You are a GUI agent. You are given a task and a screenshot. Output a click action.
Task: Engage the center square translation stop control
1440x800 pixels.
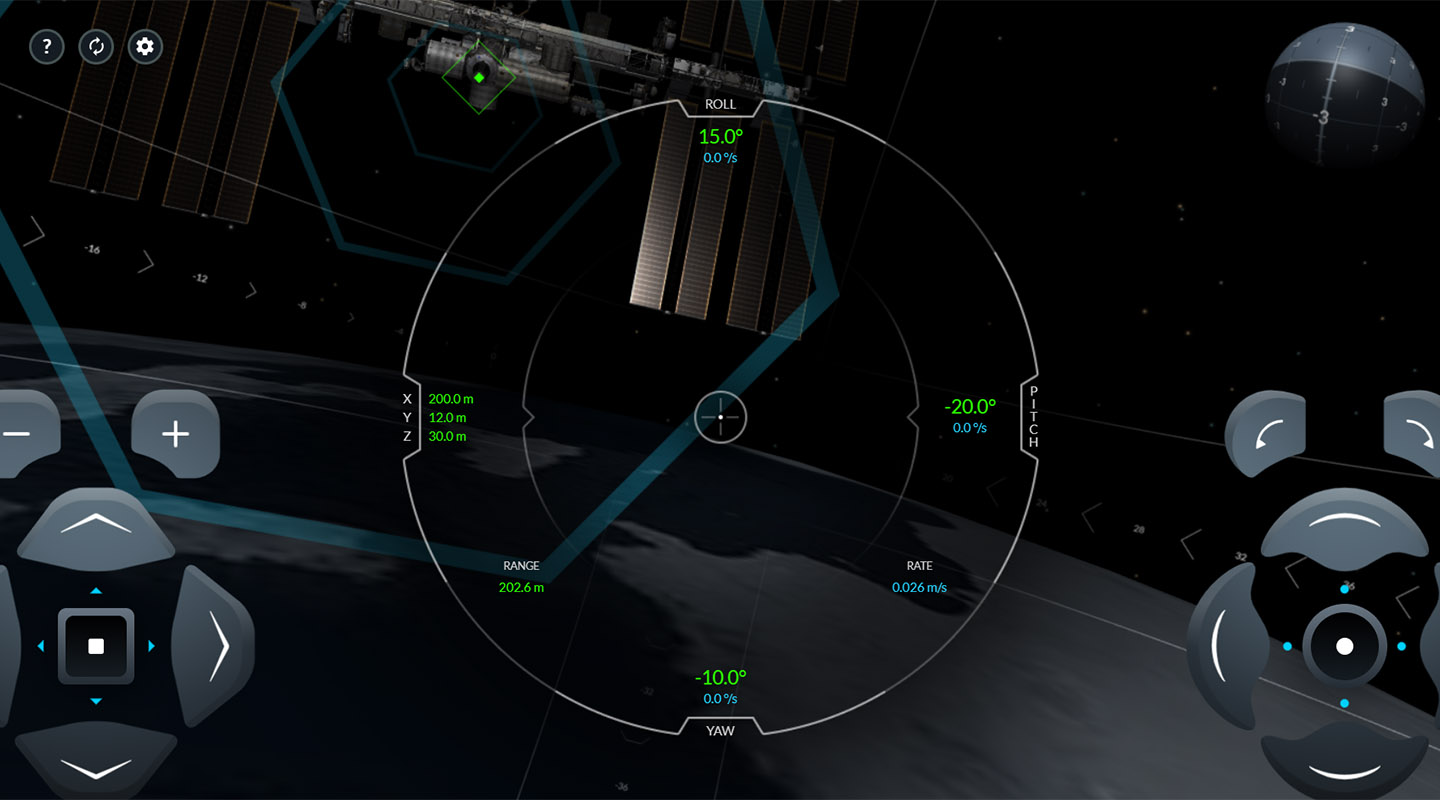(96, 645)
